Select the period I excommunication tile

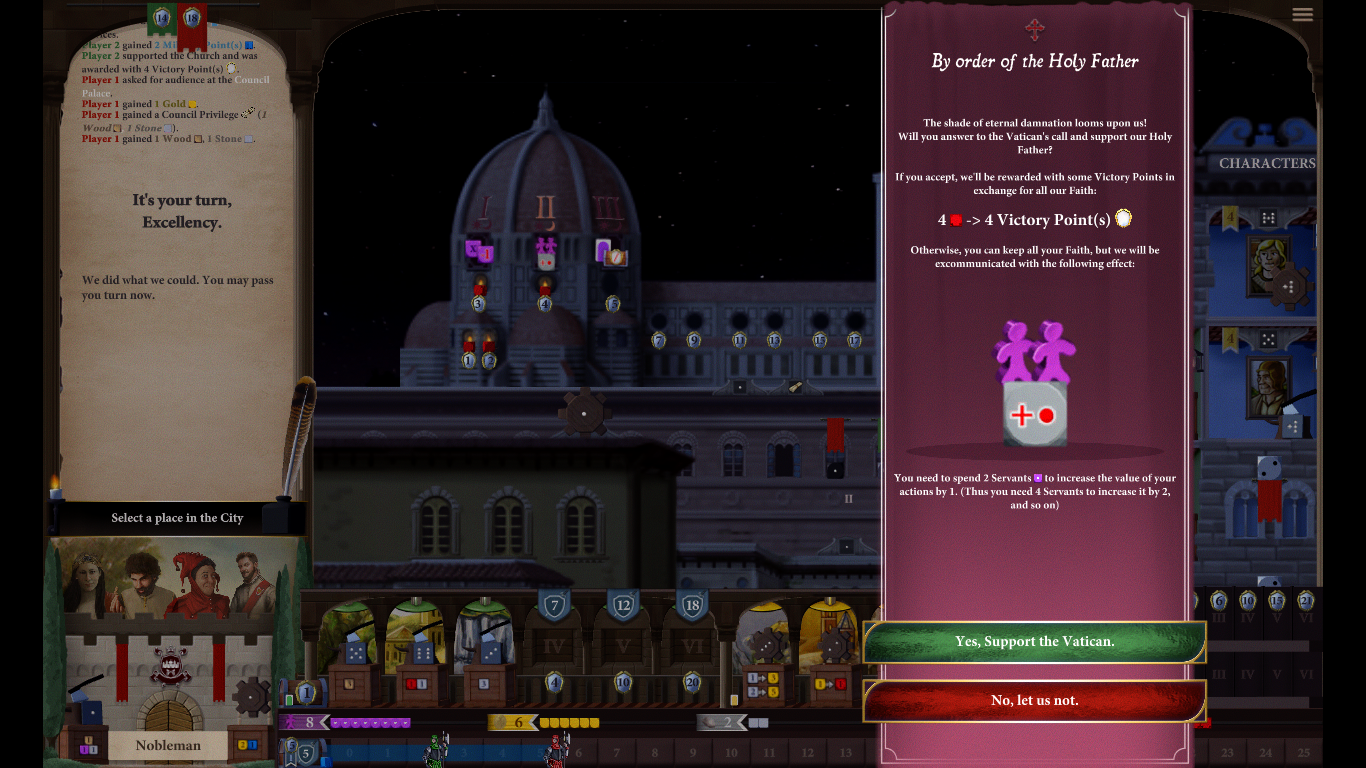[479, 251]
